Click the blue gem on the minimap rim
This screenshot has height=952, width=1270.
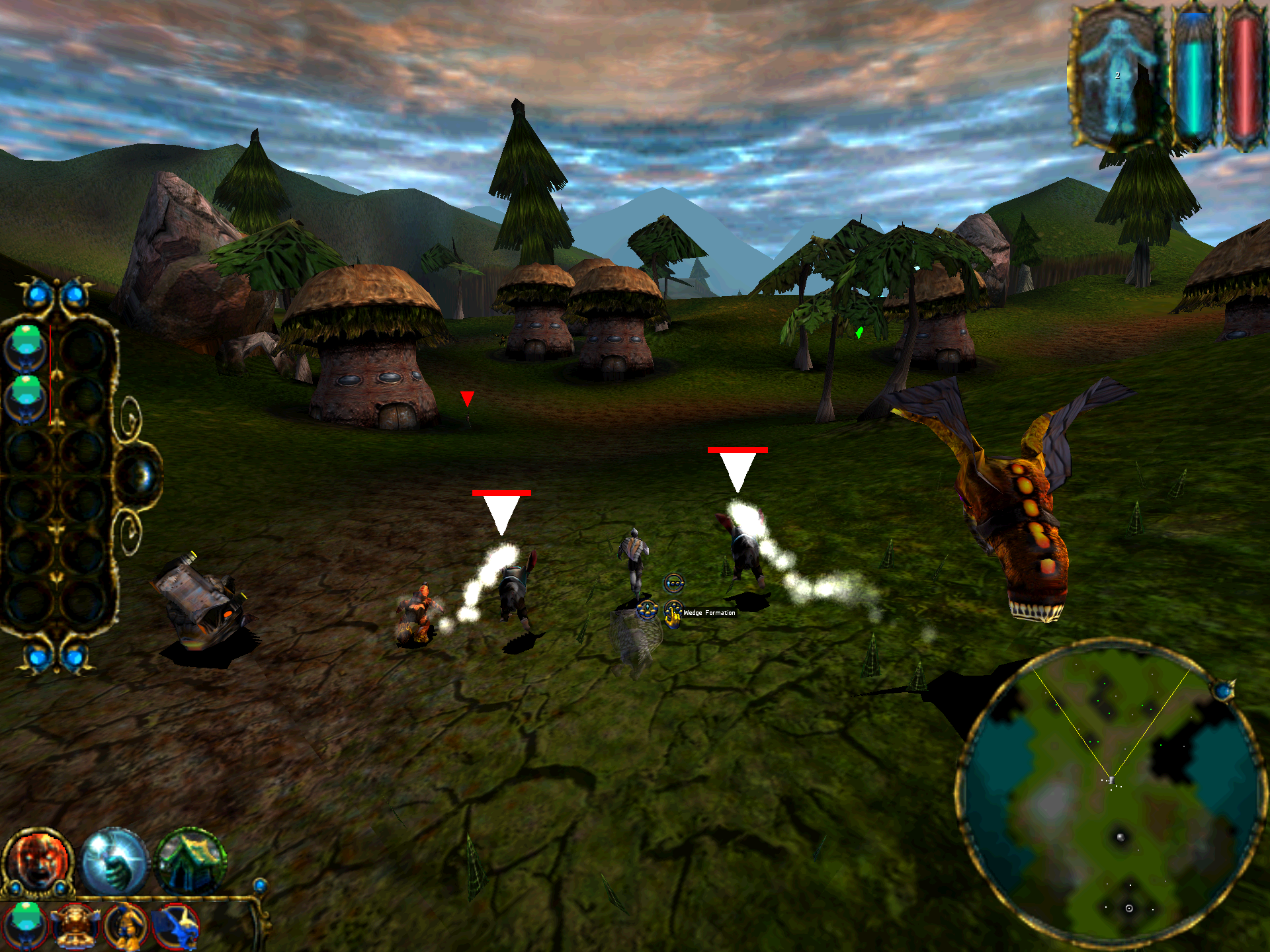[1224, 692]
